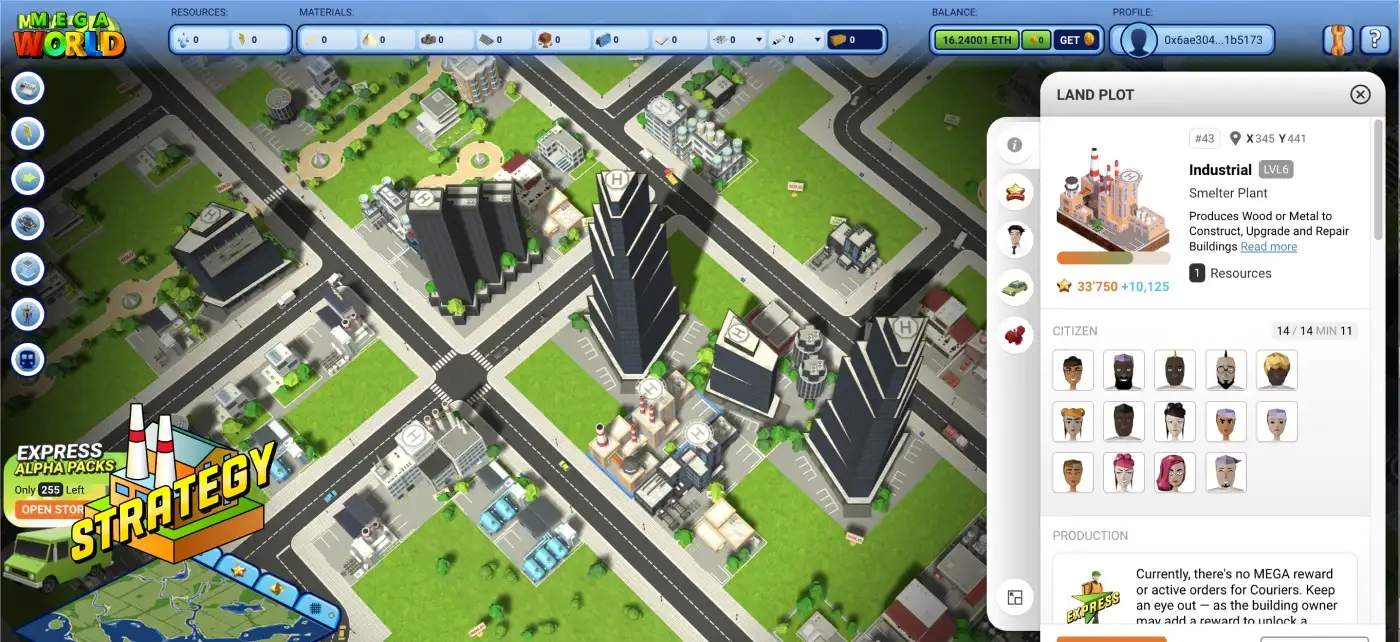The image size is (1400, 642).
Task: Switch to the green car tab
Action: (x=1015, y=288)
